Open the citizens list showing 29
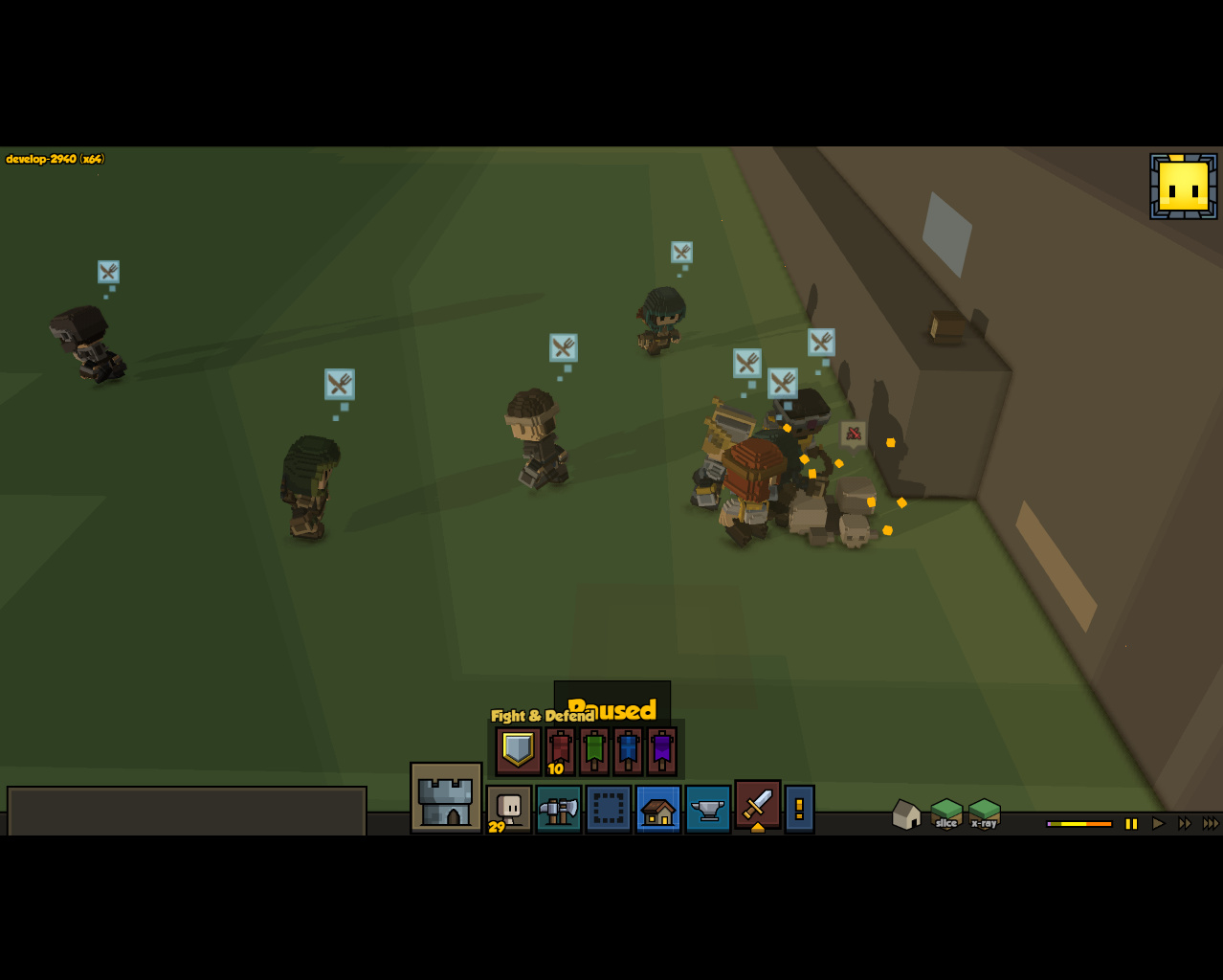The width and height of the screenshot is (1223, 980). coord(509,809)
